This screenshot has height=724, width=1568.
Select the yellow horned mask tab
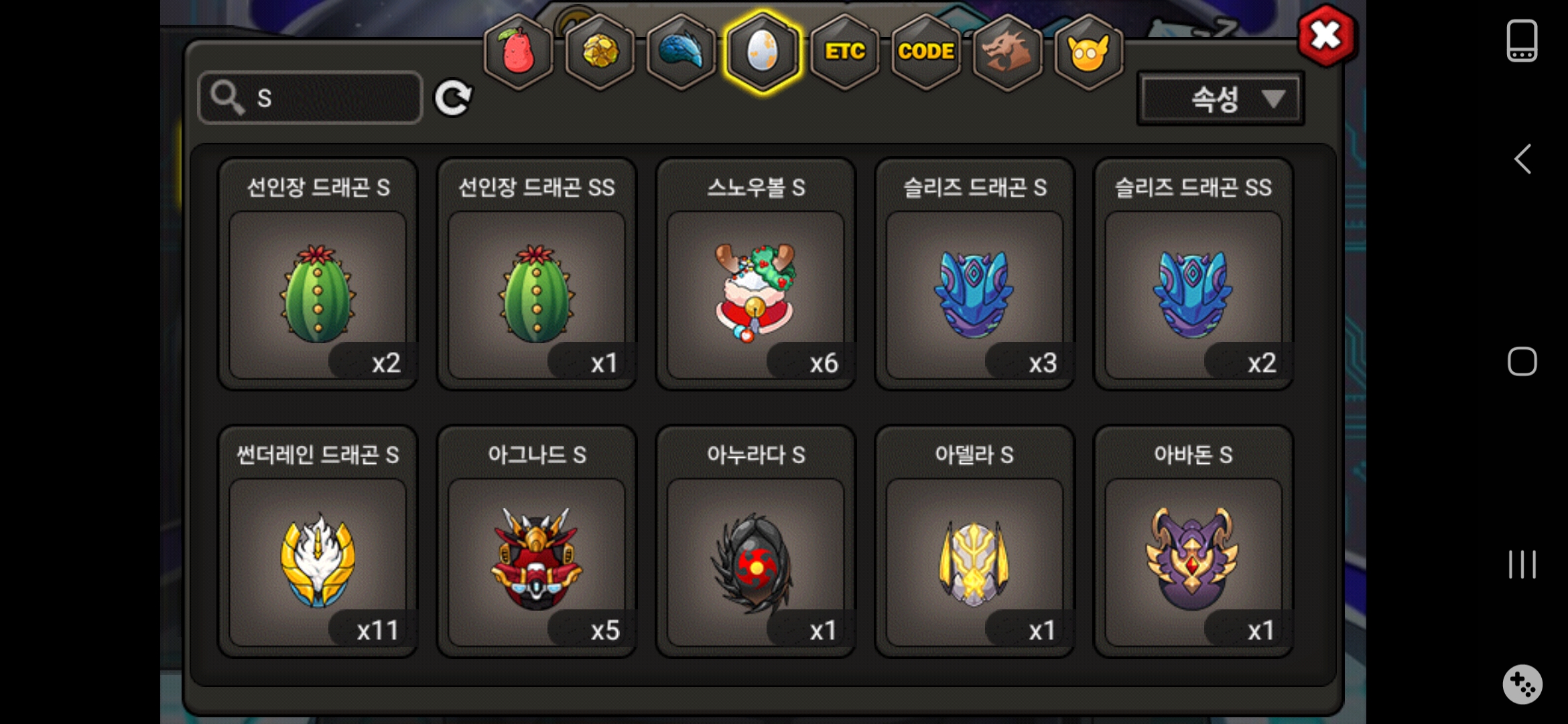click(1089, 52)
